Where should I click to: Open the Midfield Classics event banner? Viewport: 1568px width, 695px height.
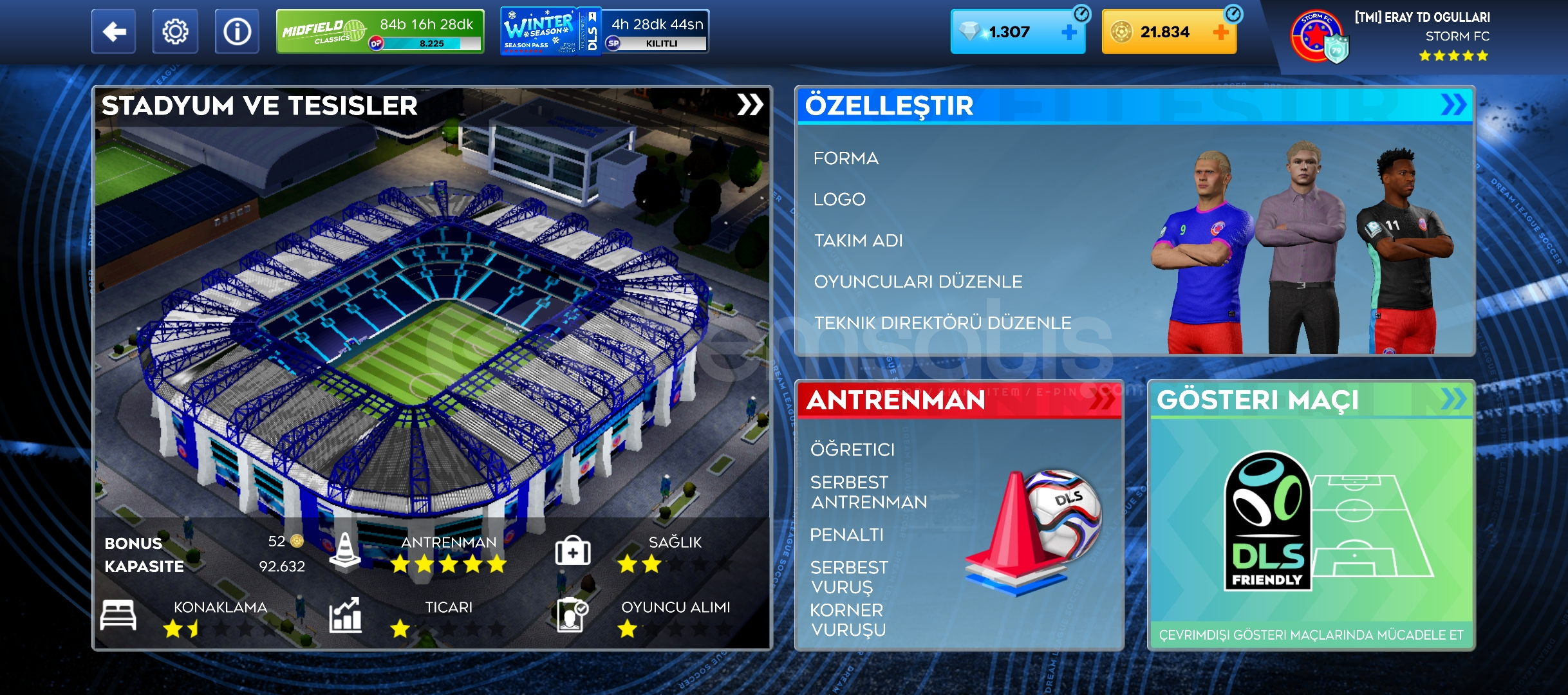[x=380, y=32]
